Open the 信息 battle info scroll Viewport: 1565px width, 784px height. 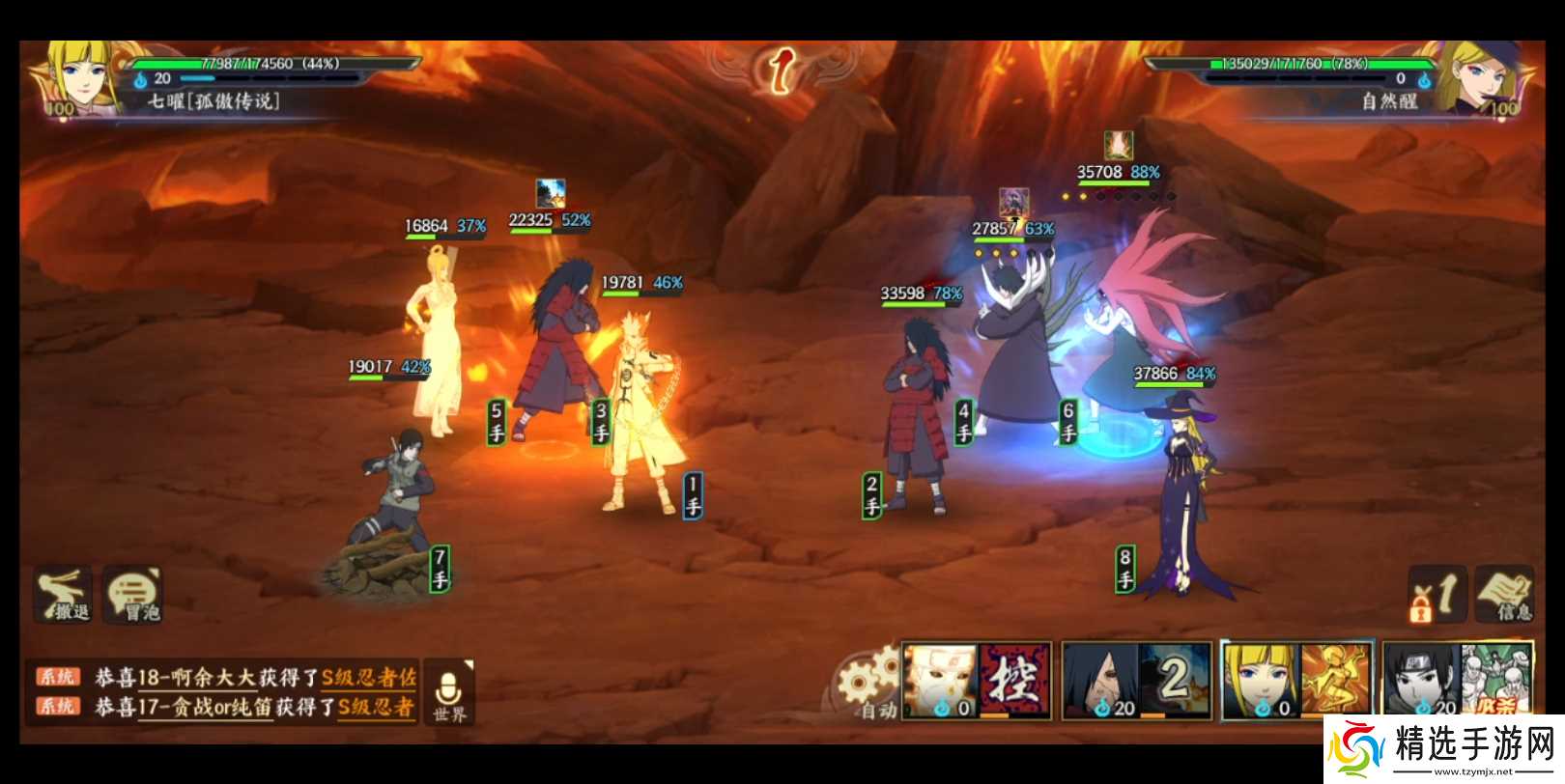(x=1504, y=594)
